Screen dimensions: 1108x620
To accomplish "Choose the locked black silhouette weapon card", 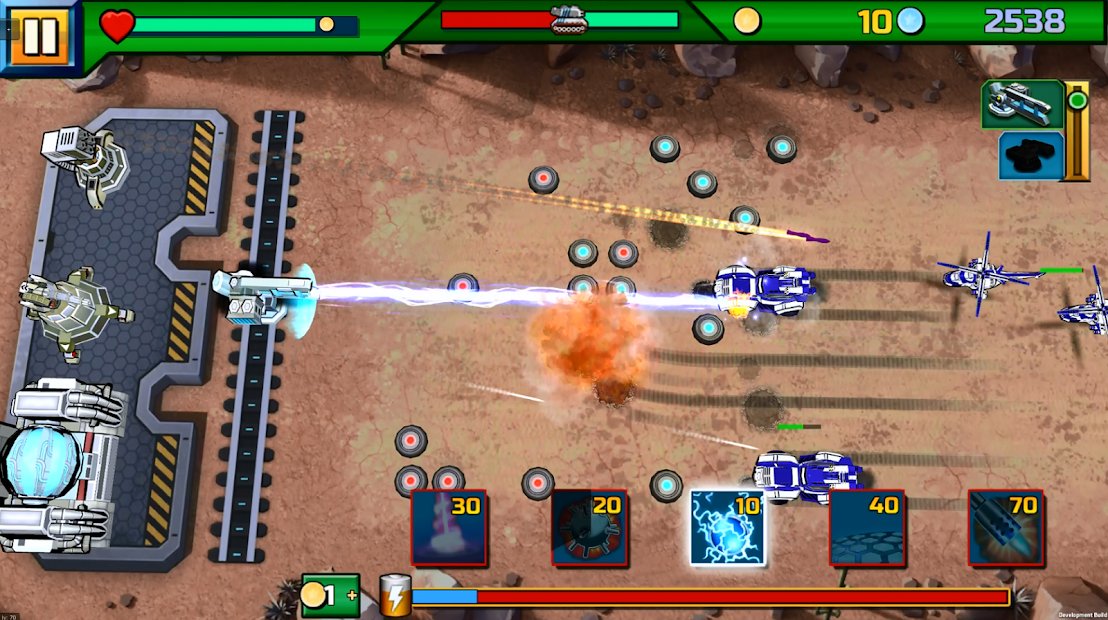I will point(1030,156).
